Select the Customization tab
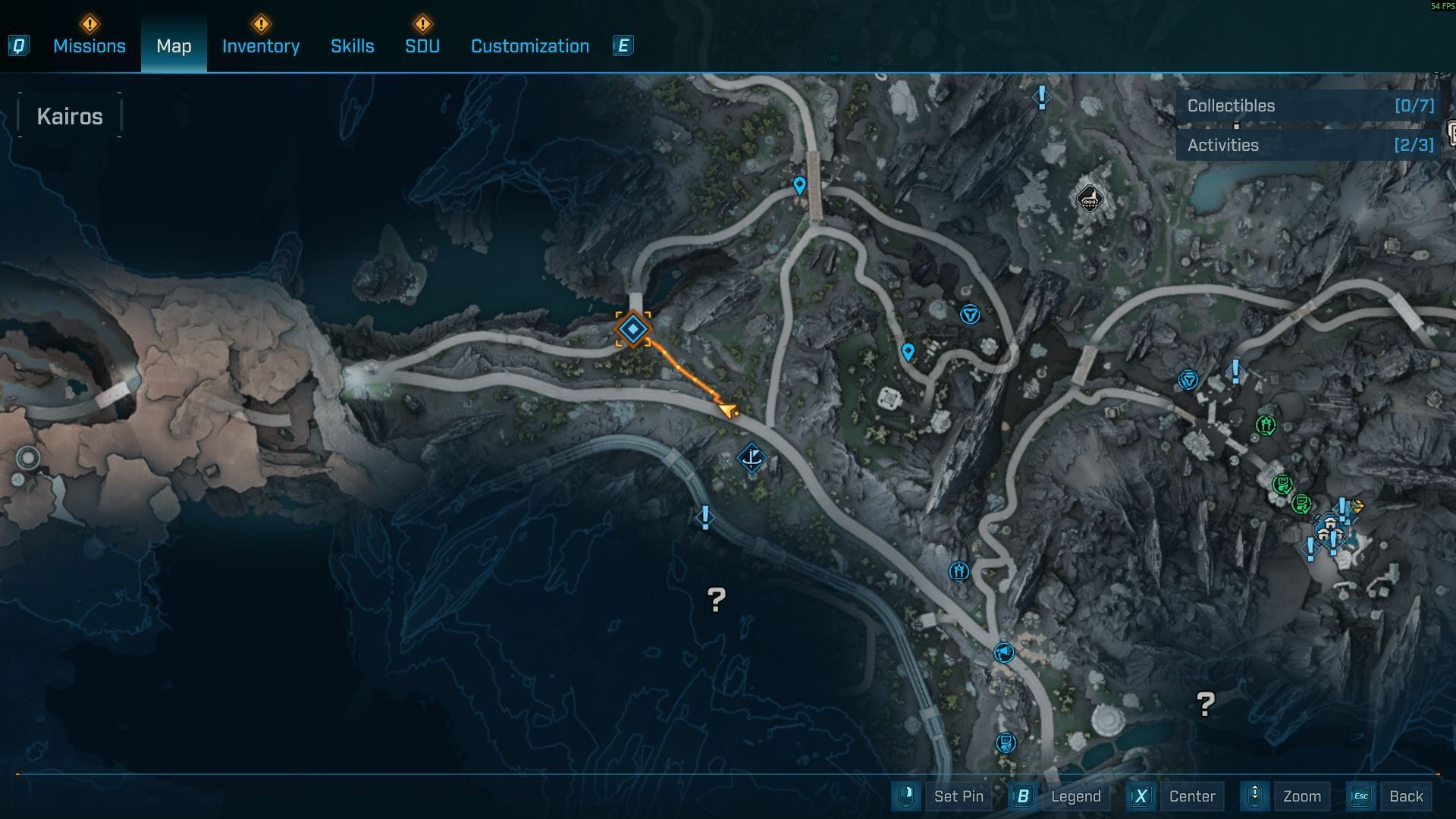Screen dimensions: 1456x819 coord(529,46)
